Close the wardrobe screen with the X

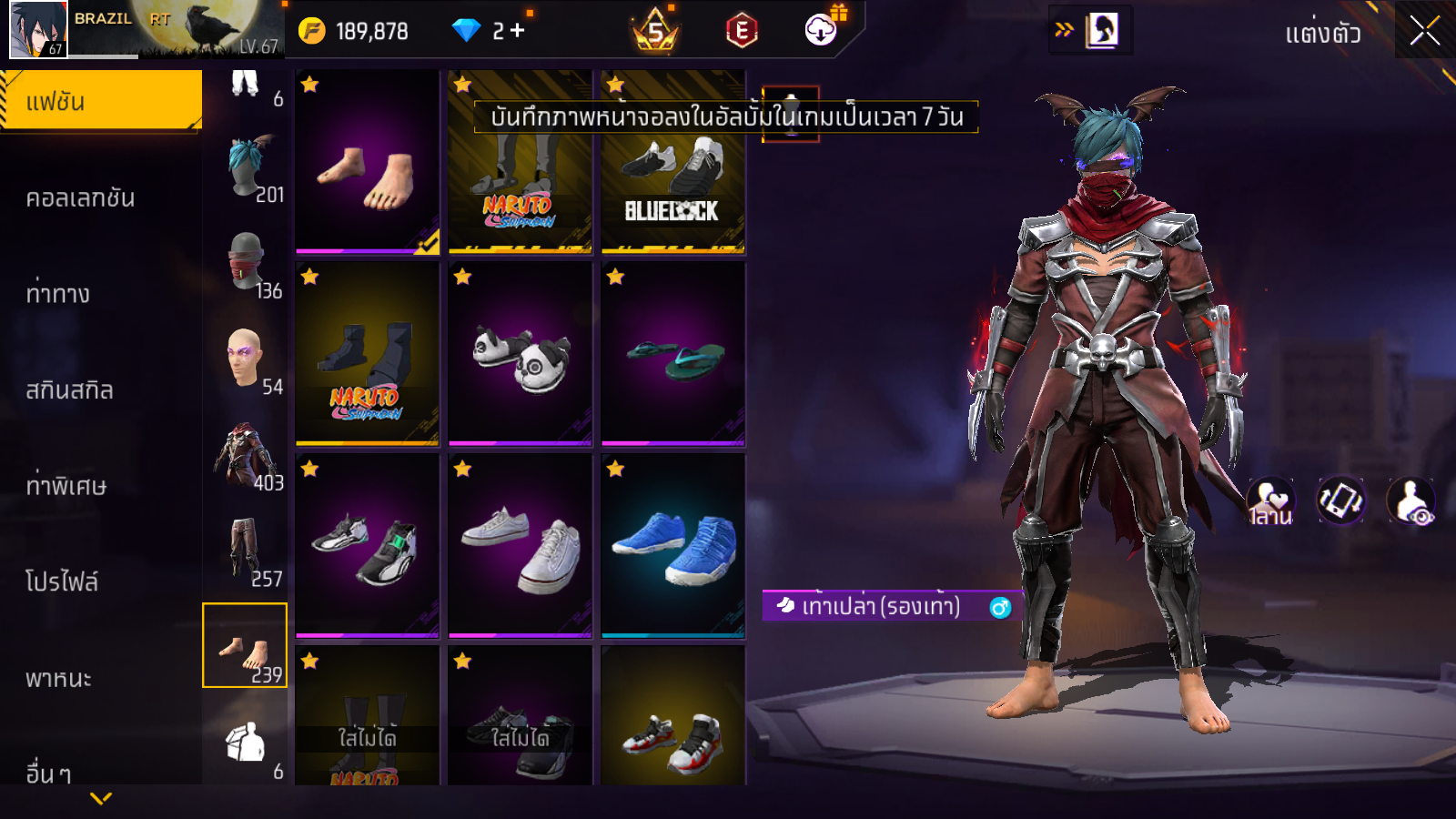click(1424, 31)
